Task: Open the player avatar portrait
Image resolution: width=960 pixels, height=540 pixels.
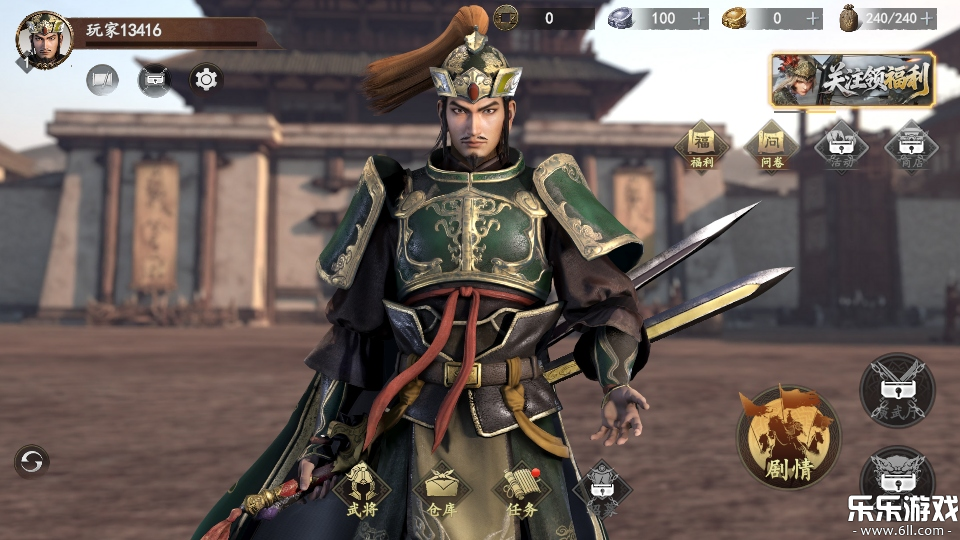Action: (x=44, y=39)
